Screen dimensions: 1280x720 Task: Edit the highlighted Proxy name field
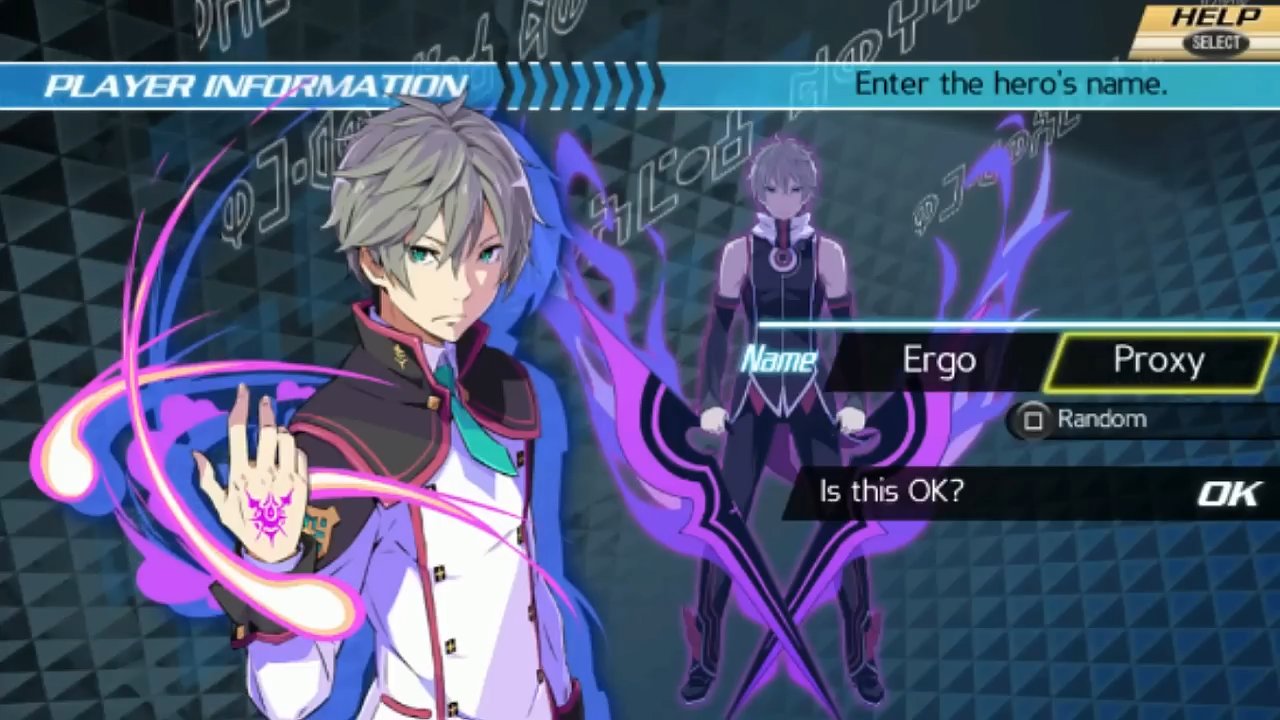pyautogui.click(x=1158, y=361)
